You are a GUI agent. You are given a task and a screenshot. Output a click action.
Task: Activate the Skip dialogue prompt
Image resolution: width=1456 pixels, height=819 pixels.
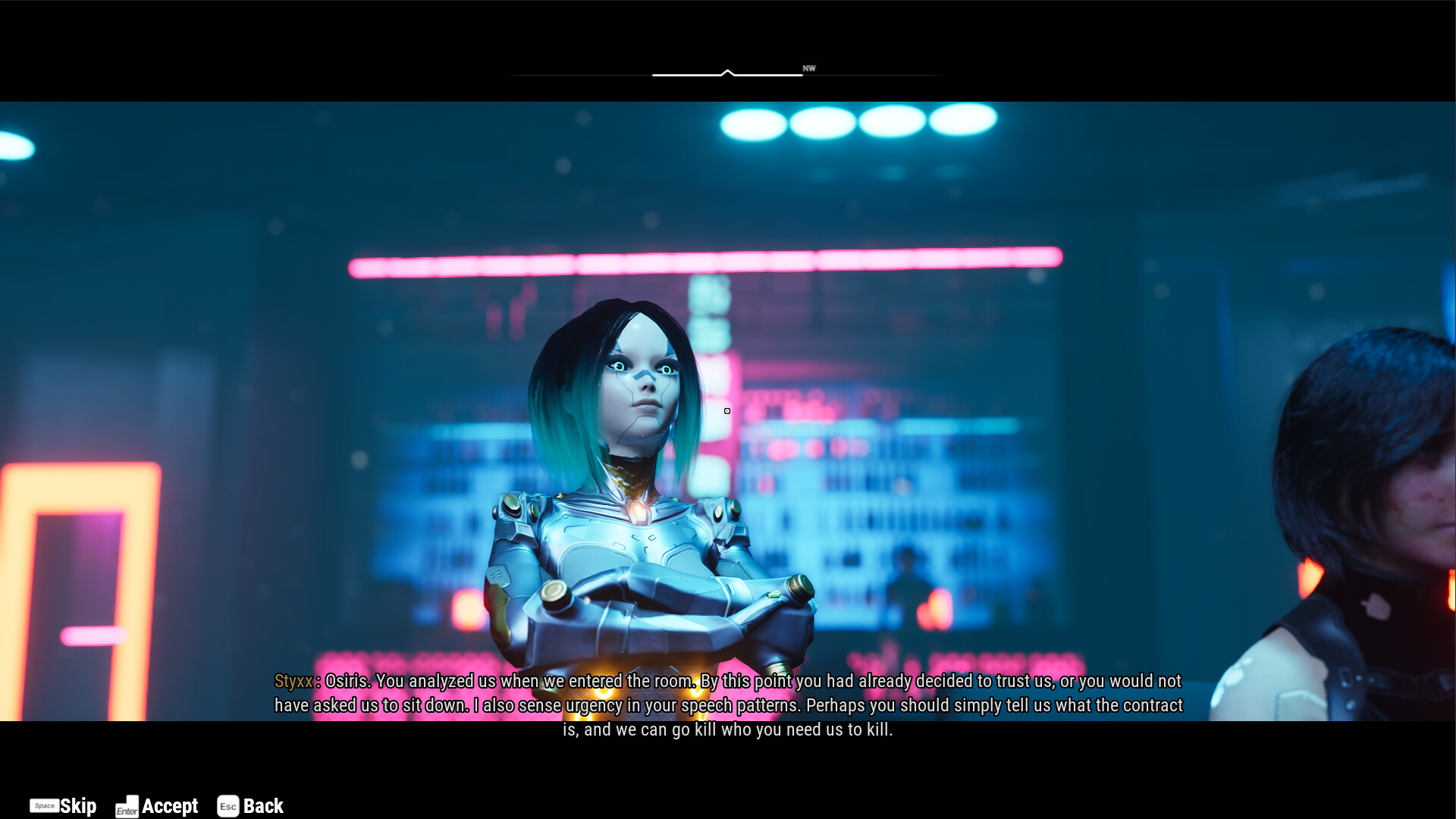pos(78,805)
